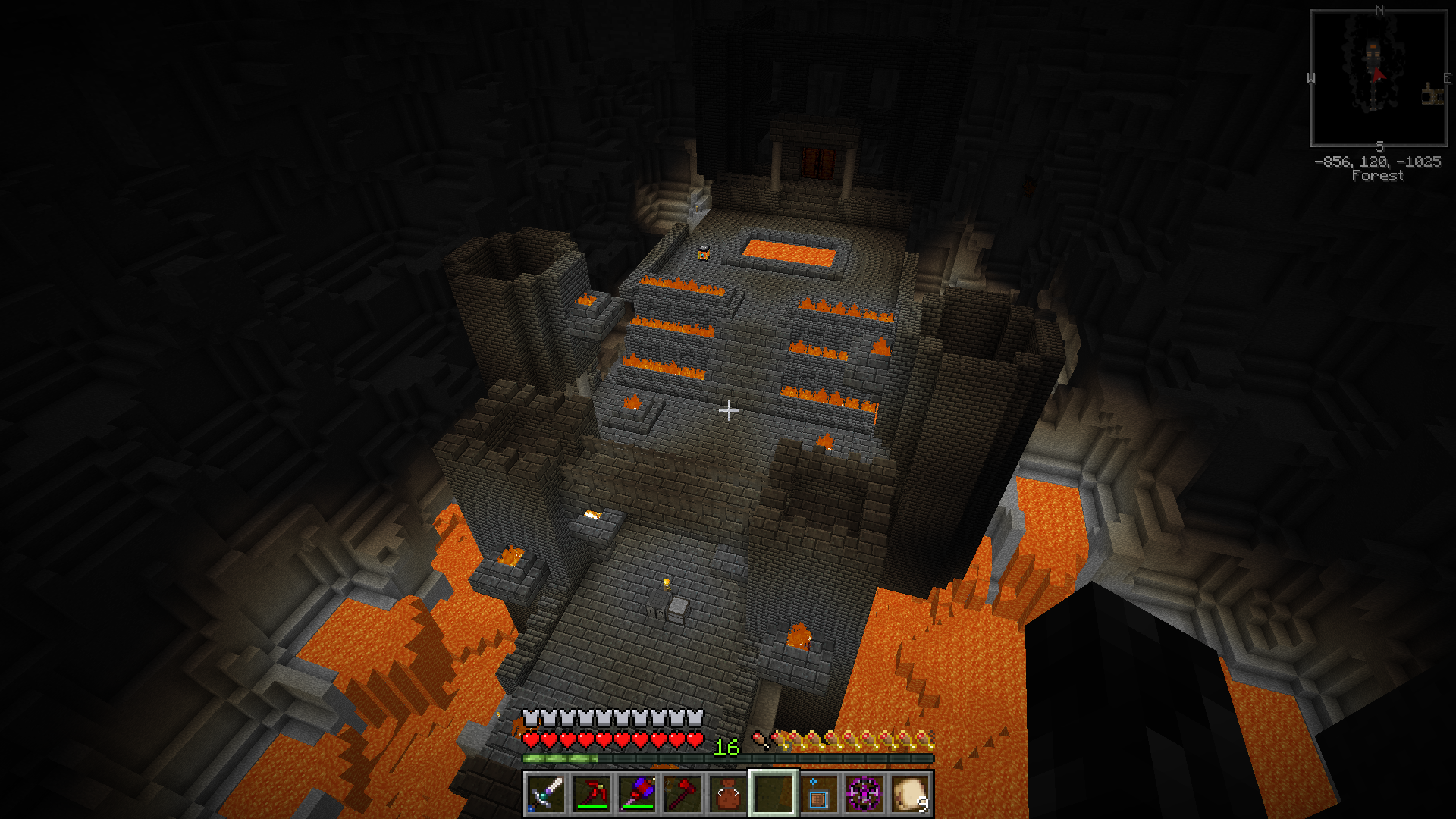This screenshot has height=819, width=1456.
Task: Select the red pickaxe hotbar slot
Action: [591, 794]
